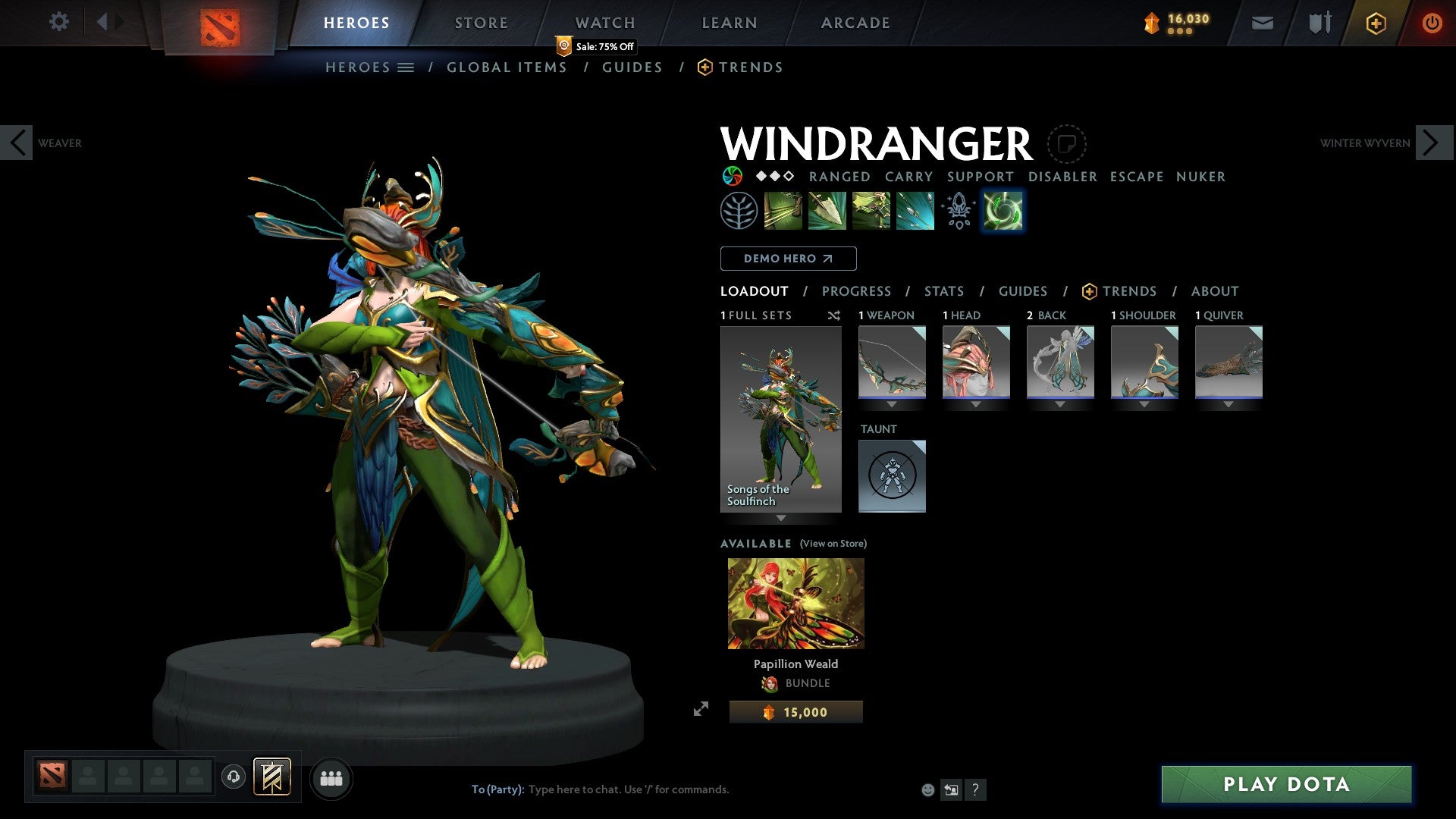
Task: Expand the 2 BACK item slot dropdown
Action: click(1061, 404)
